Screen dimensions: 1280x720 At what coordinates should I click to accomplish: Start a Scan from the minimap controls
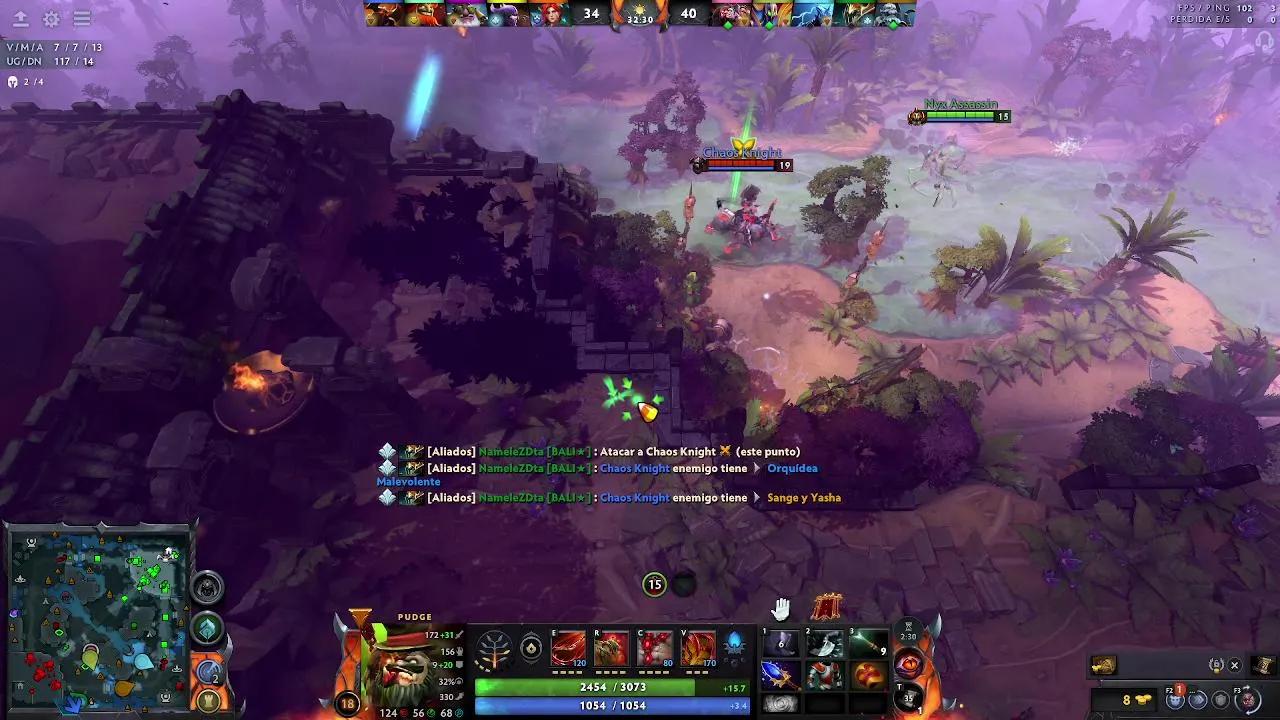coord(208,671)
